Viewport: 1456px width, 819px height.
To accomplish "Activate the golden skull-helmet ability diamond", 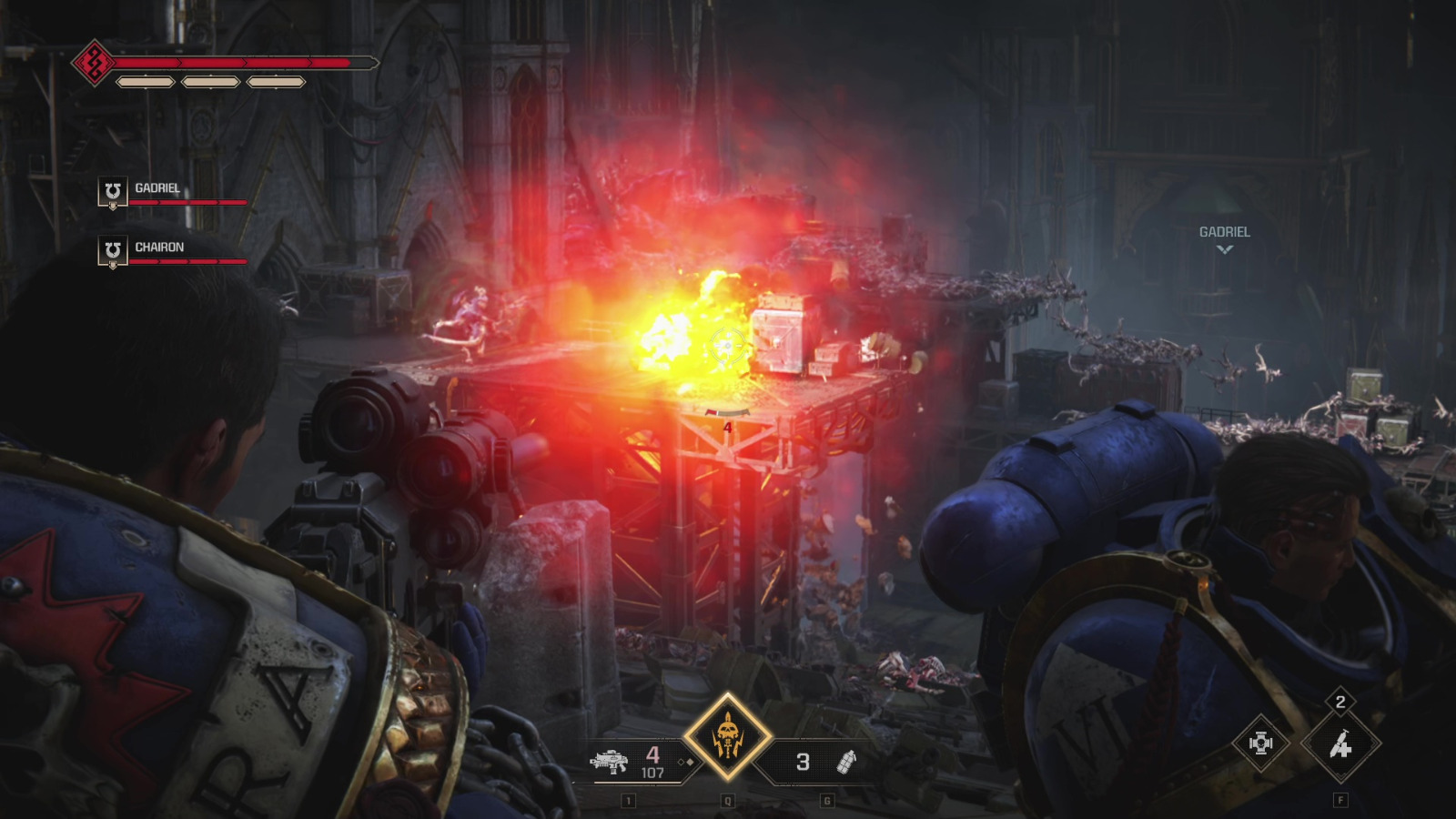I will pyautogui.click(x=728, y=736).
